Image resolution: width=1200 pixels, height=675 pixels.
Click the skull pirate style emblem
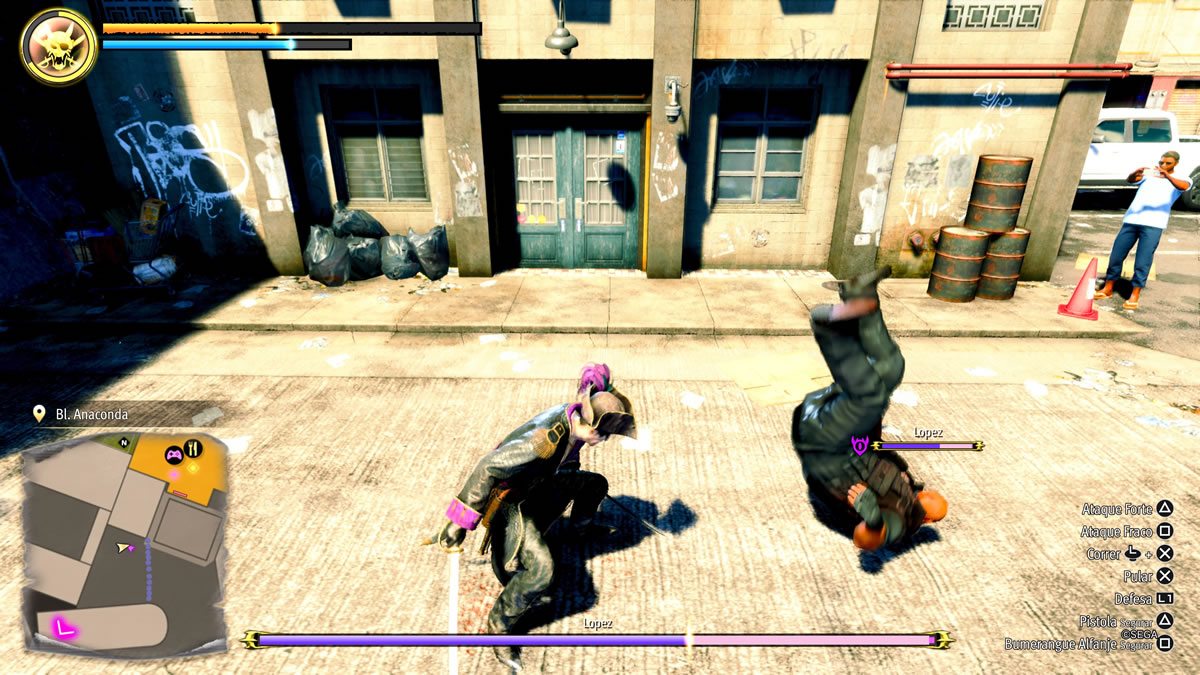(59, 45)
